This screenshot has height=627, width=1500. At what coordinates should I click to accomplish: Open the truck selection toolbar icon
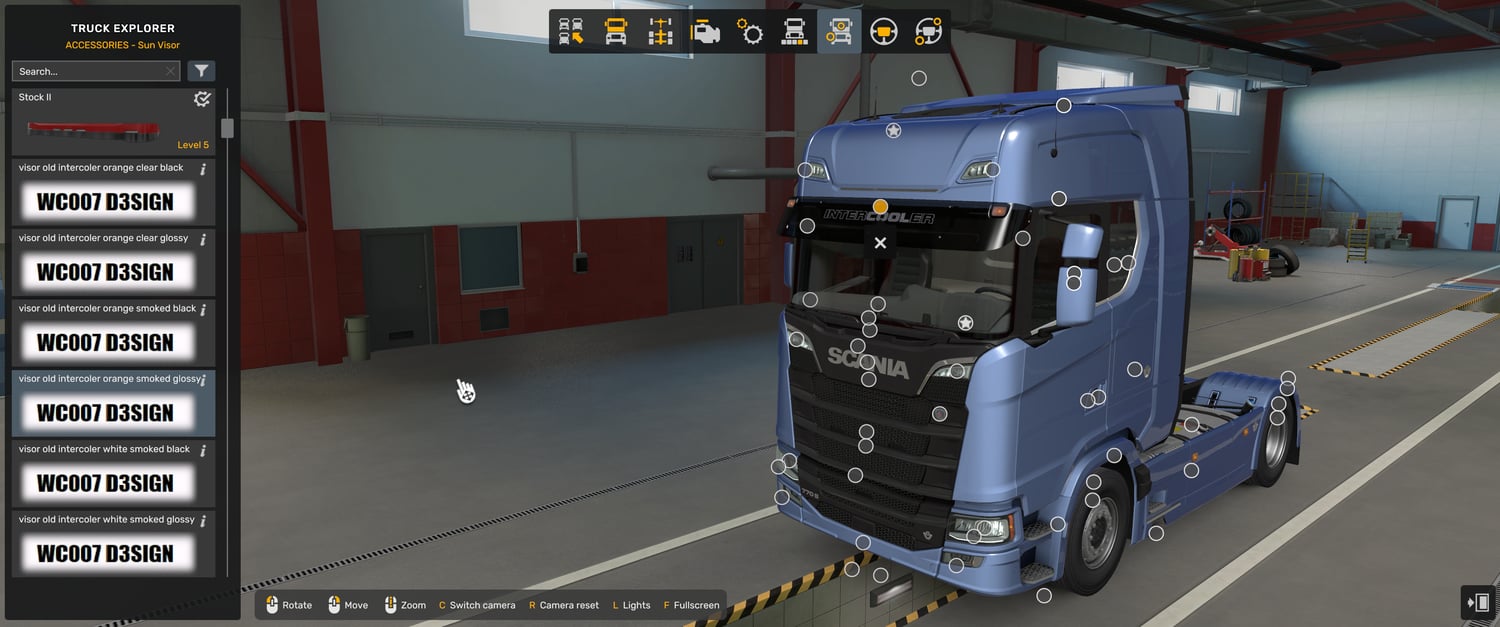[571, 32]
